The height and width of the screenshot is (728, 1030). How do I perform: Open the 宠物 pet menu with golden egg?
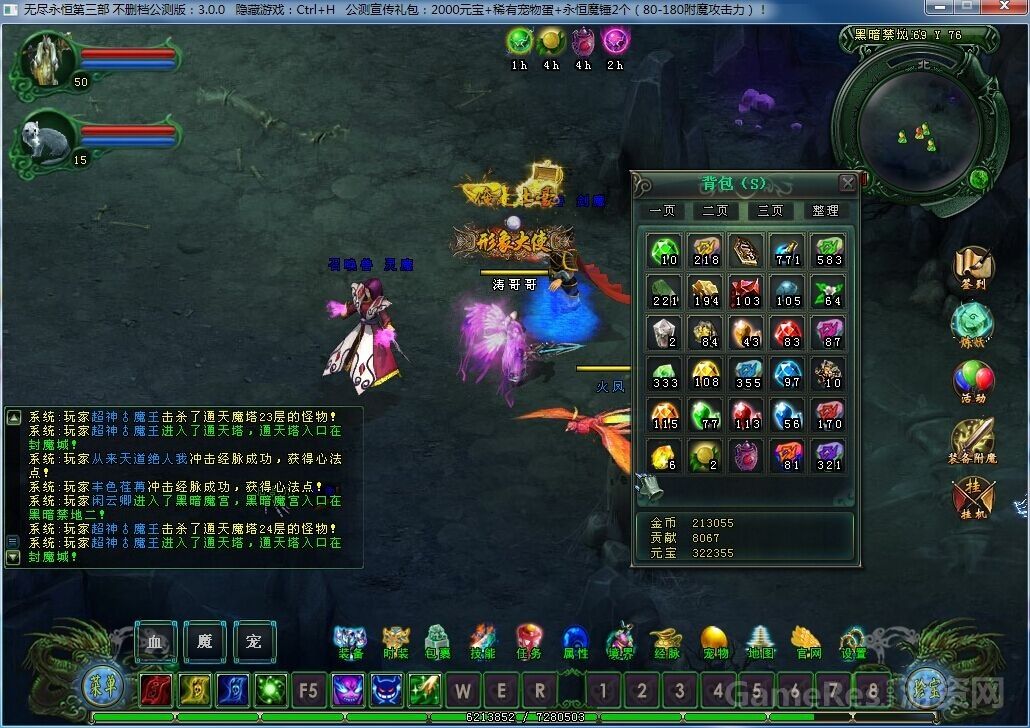click(714, 640)
